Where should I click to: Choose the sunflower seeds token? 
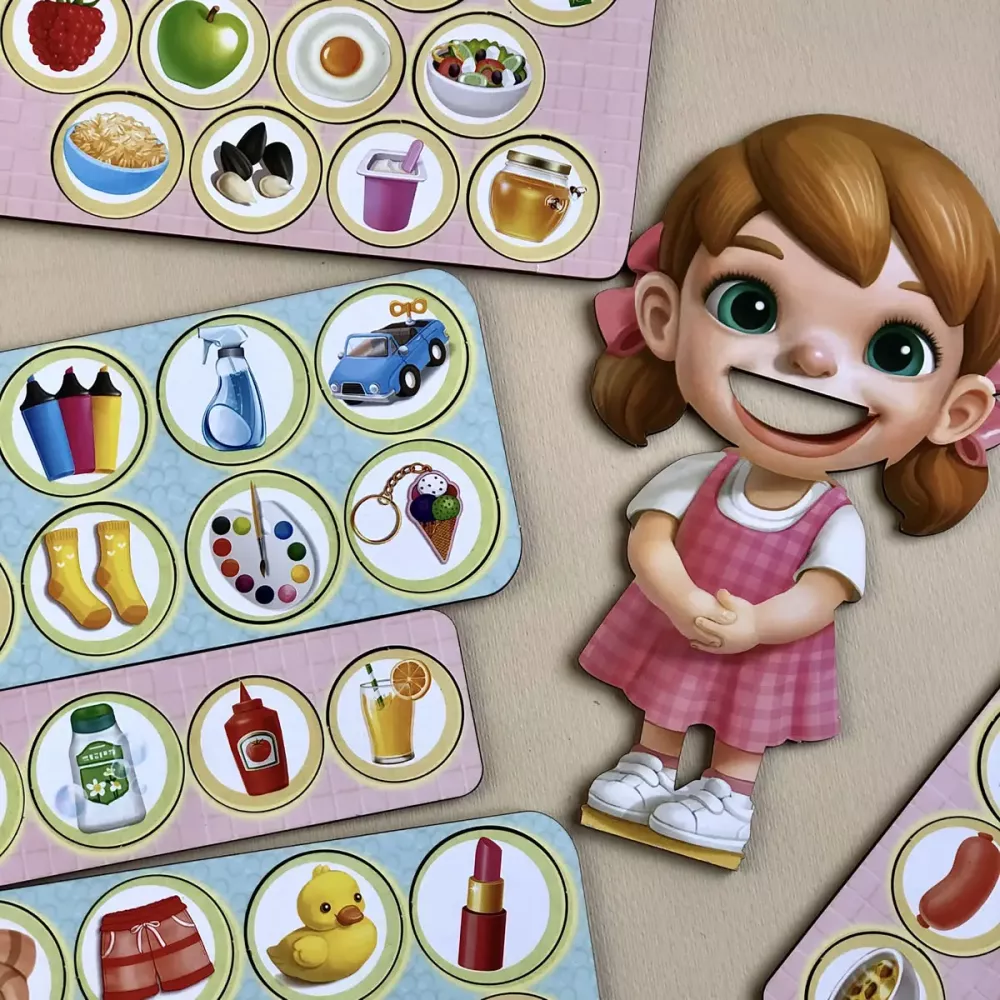pyautogui.click(x=255, y=168)
